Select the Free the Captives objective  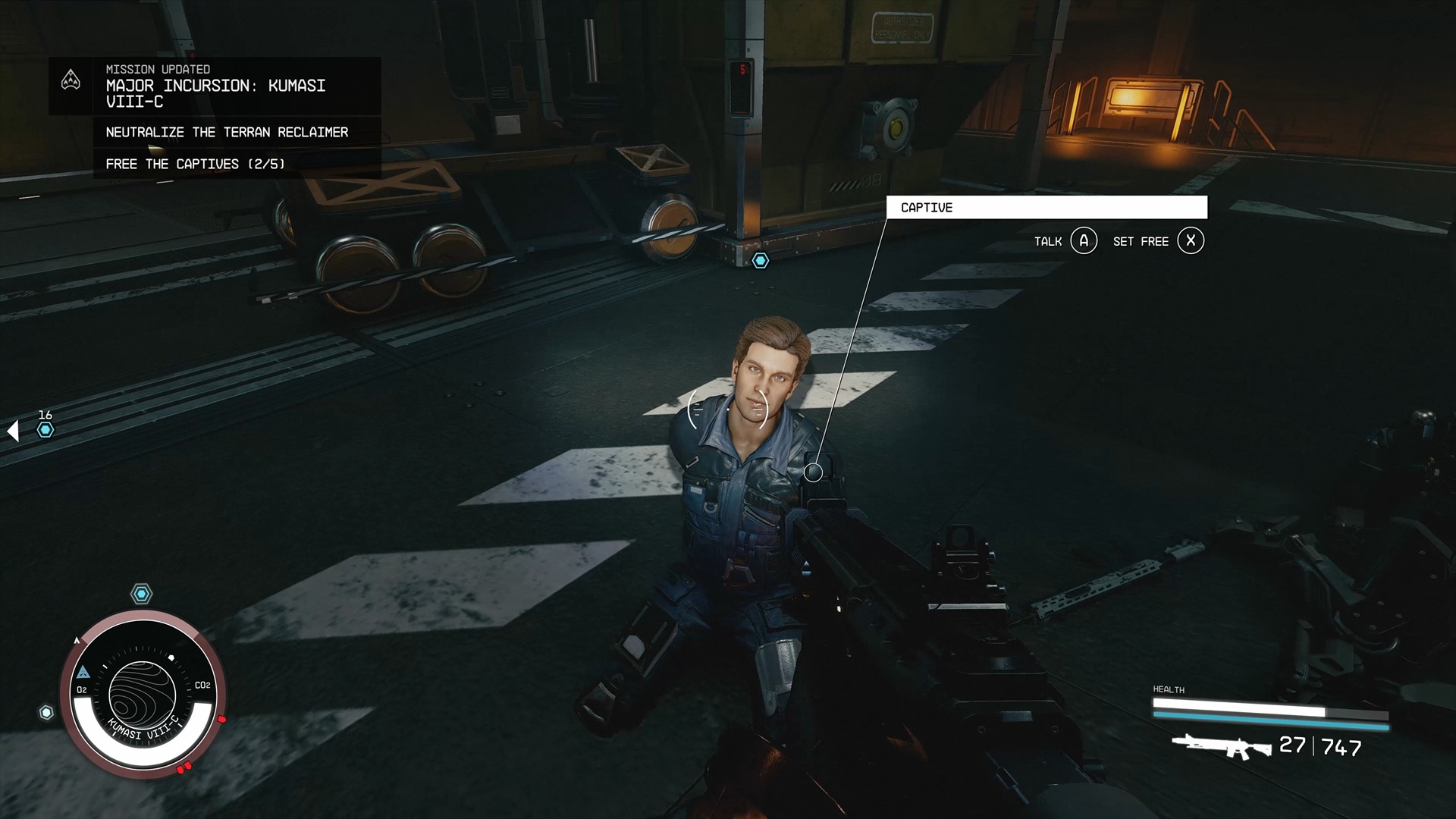195,164
